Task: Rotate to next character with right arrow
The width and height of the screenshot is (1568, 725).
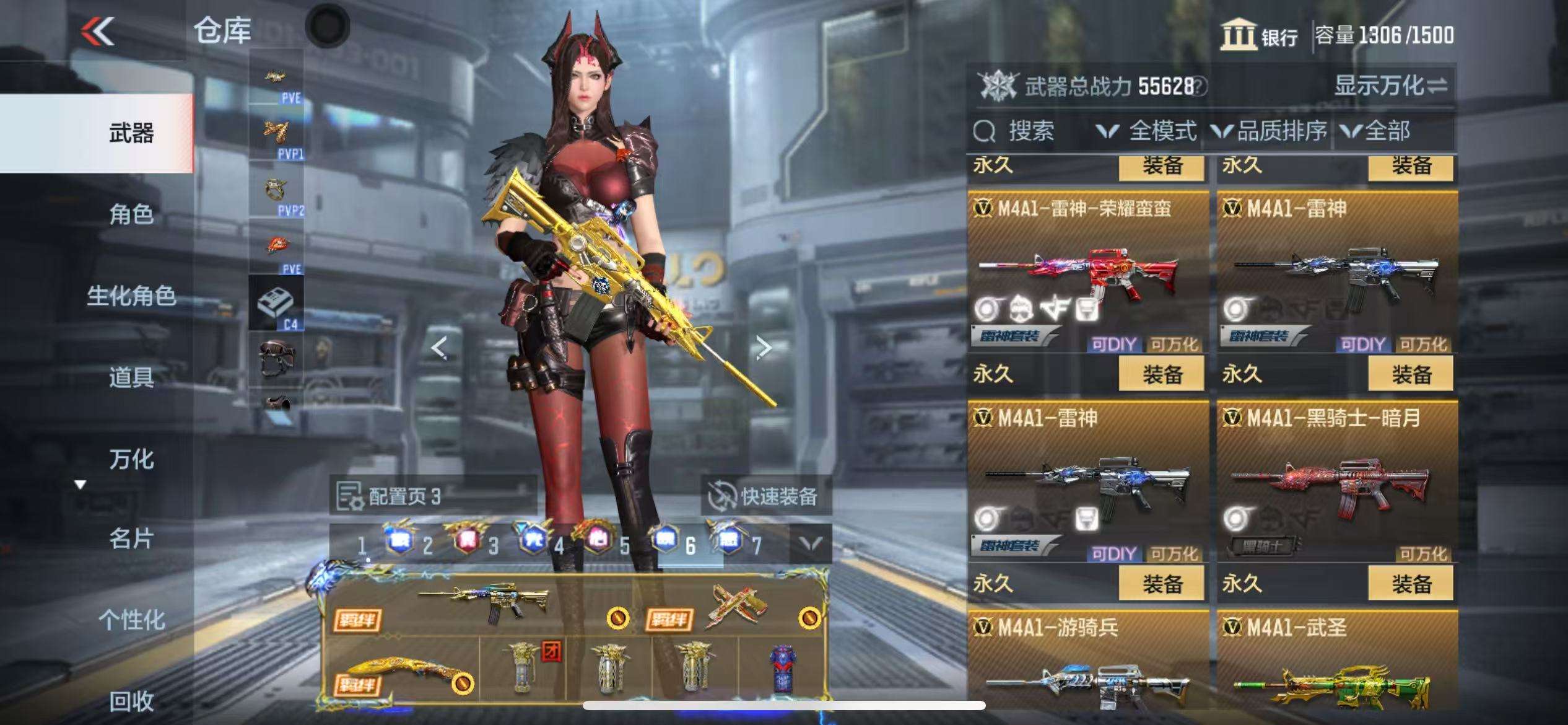Action: 763,348
